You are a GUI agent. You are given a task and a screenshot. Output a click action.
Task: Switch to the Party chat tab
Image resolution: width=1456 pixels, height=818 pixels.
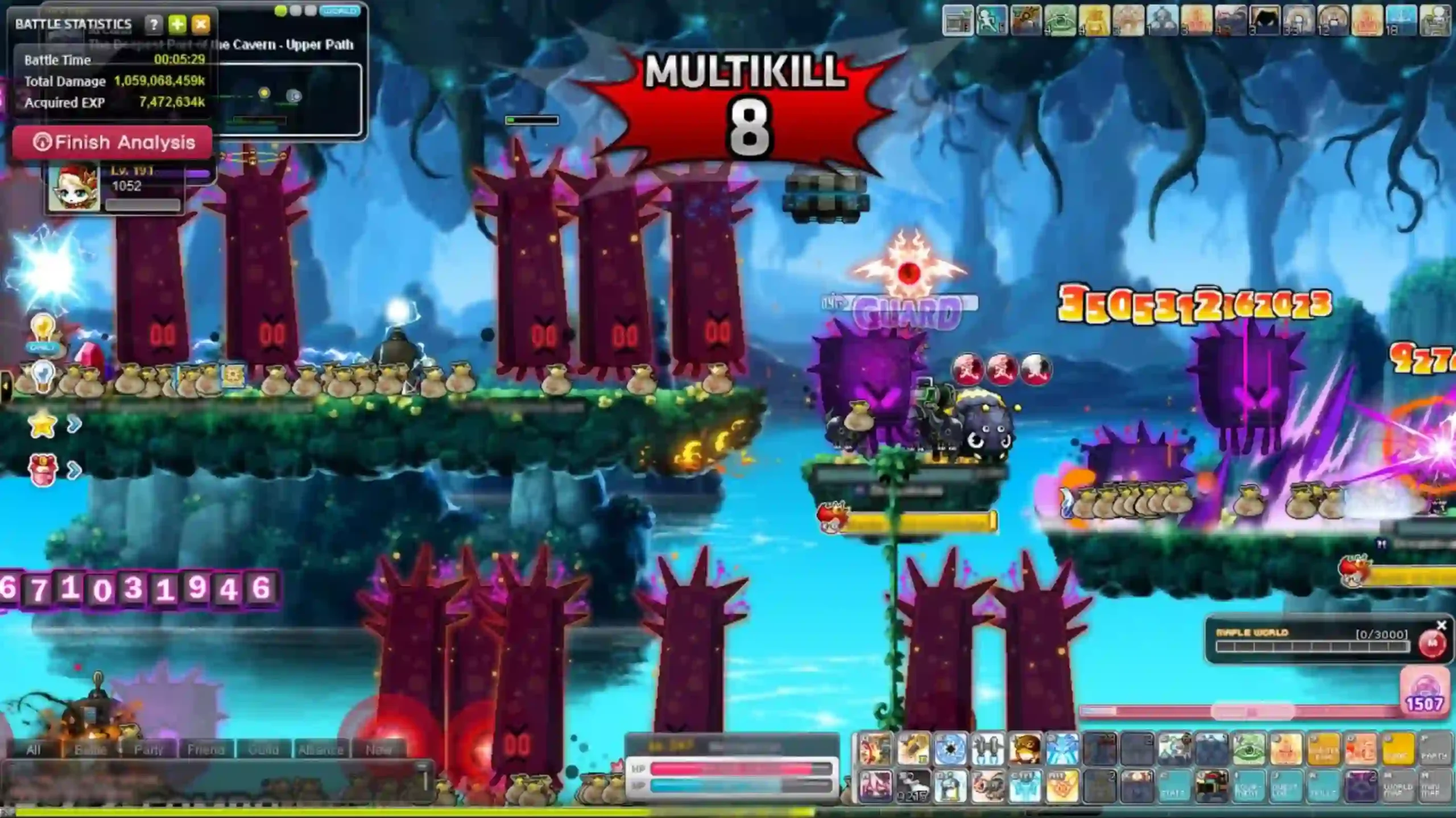click(149, 749)
